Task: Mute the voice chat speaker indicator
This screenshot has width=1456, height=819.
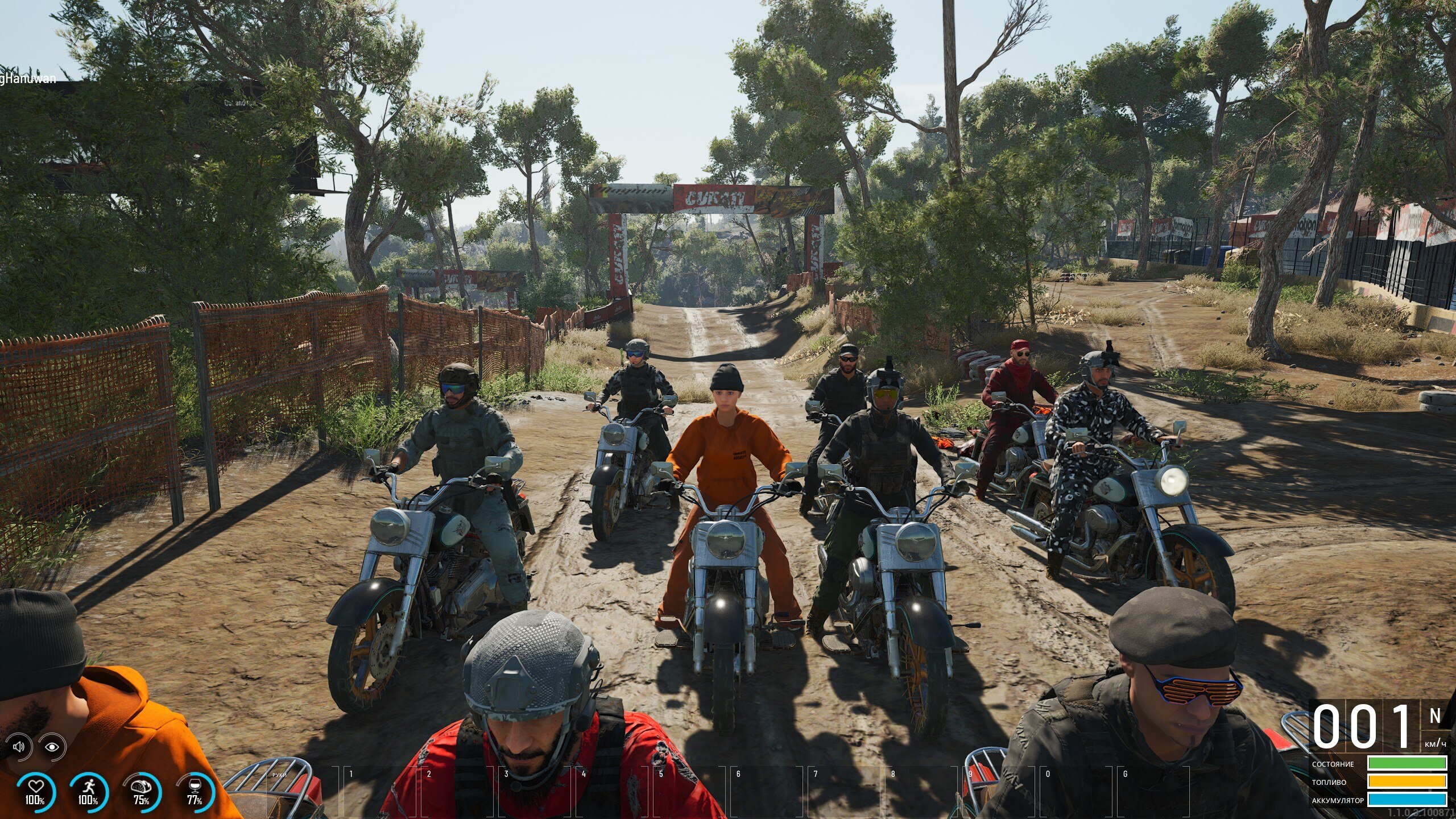Action: 19,747
